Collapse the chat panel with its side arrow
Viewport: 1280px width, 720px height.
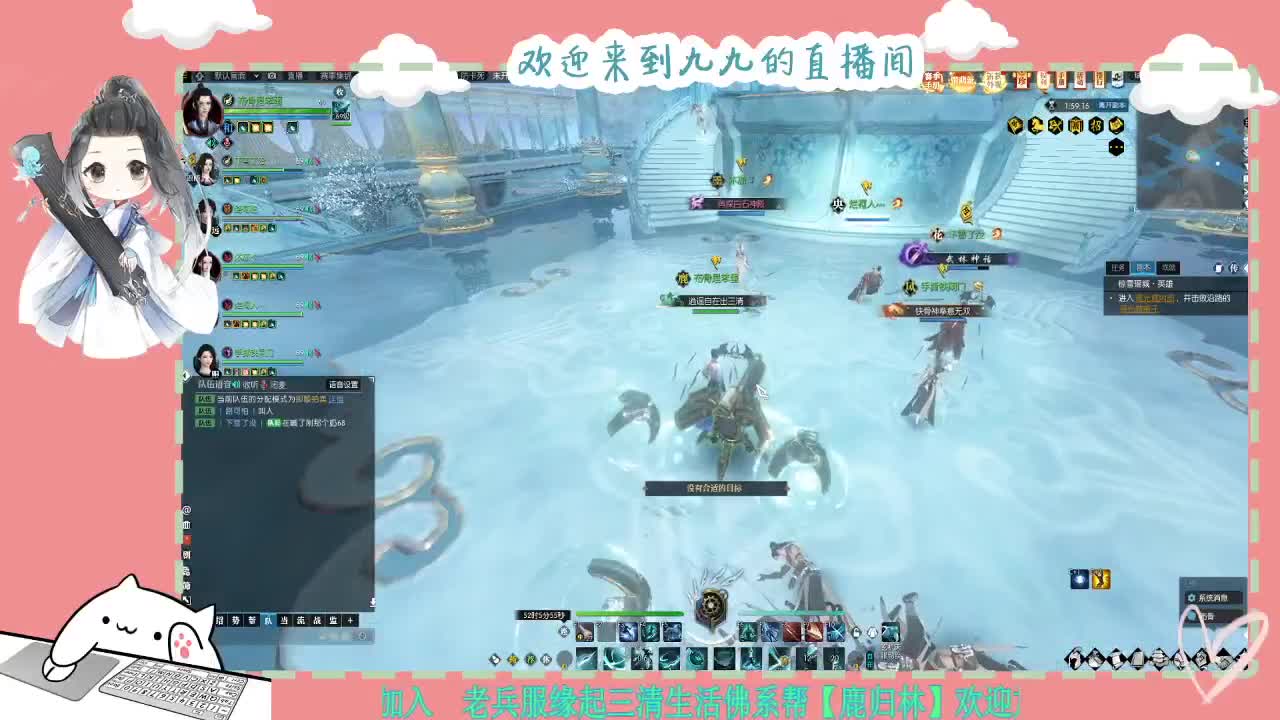(185, 376)
